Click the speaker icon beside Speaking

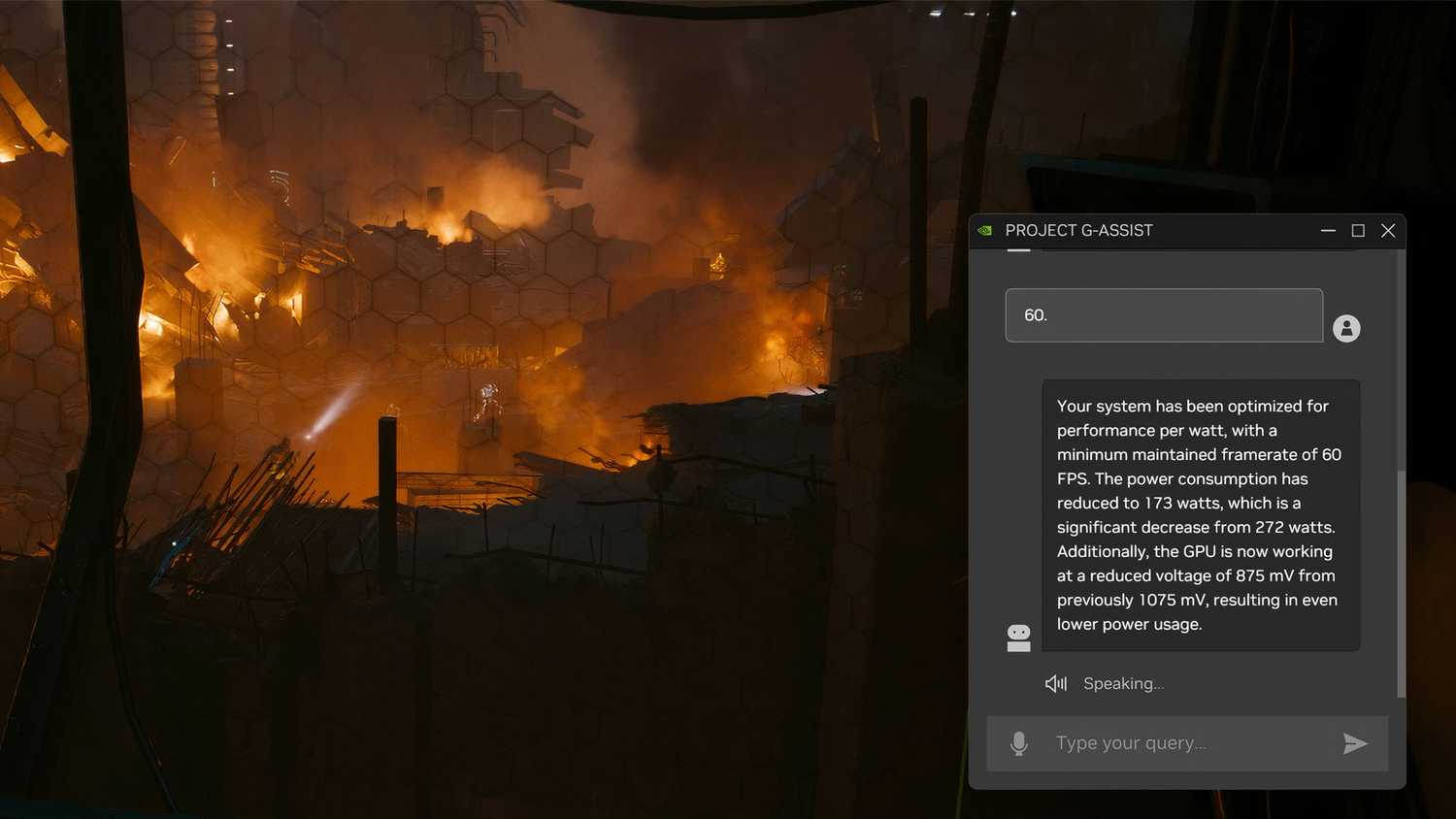click(x=1055, y=683)
